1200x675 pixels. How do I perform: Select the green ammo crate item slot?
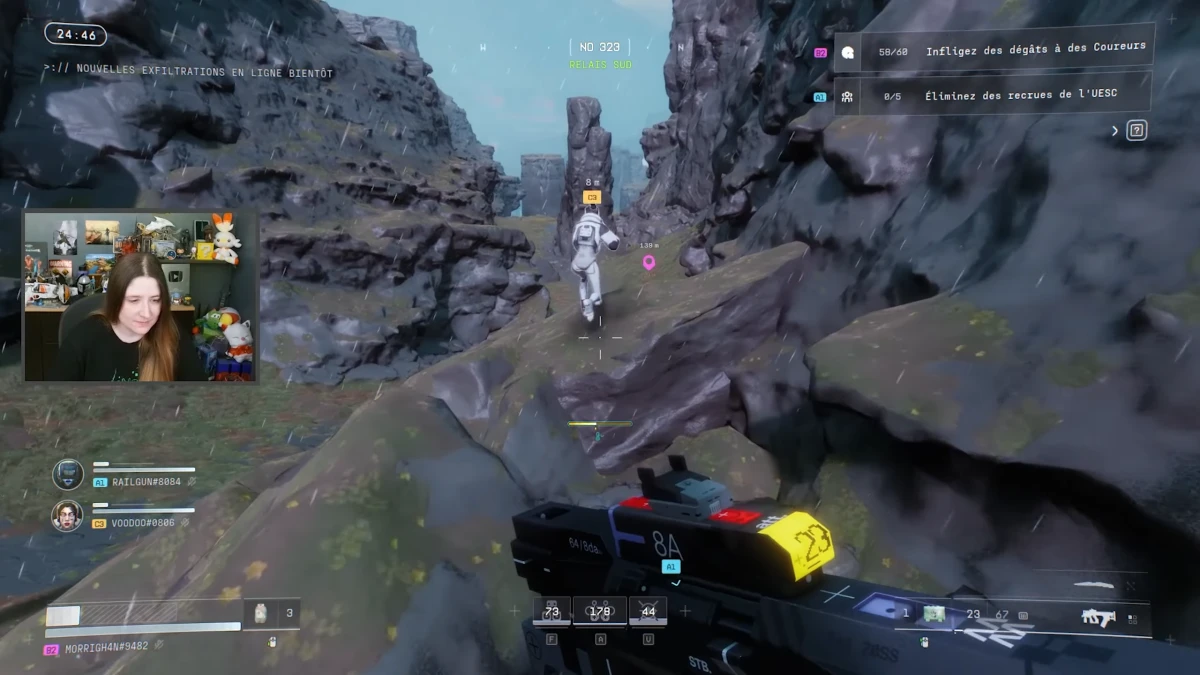click(934, 614)
